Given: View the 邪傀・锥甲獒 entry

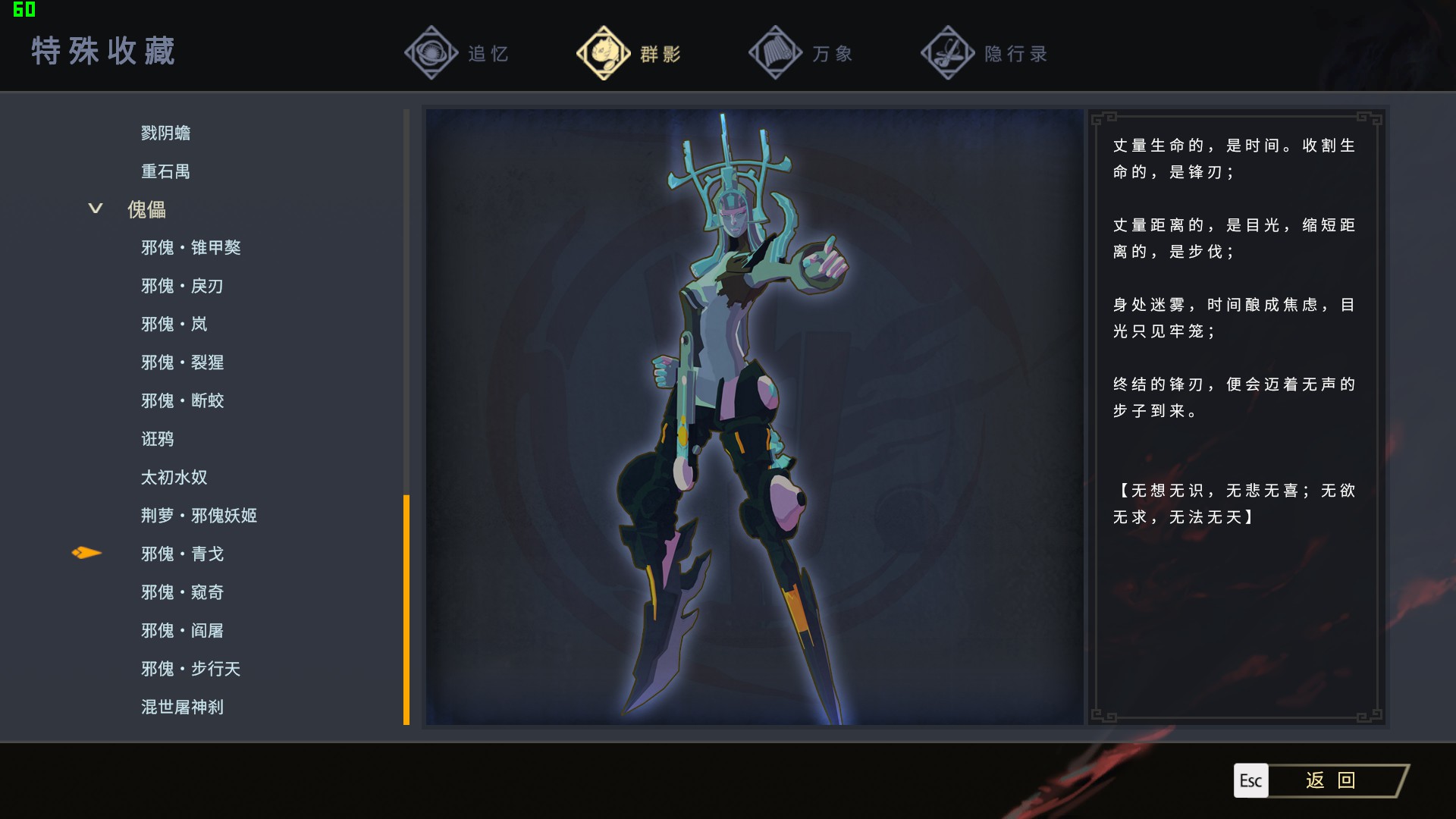Looking at the screenshot, I should pyautogui.click(x=190, y=247).
